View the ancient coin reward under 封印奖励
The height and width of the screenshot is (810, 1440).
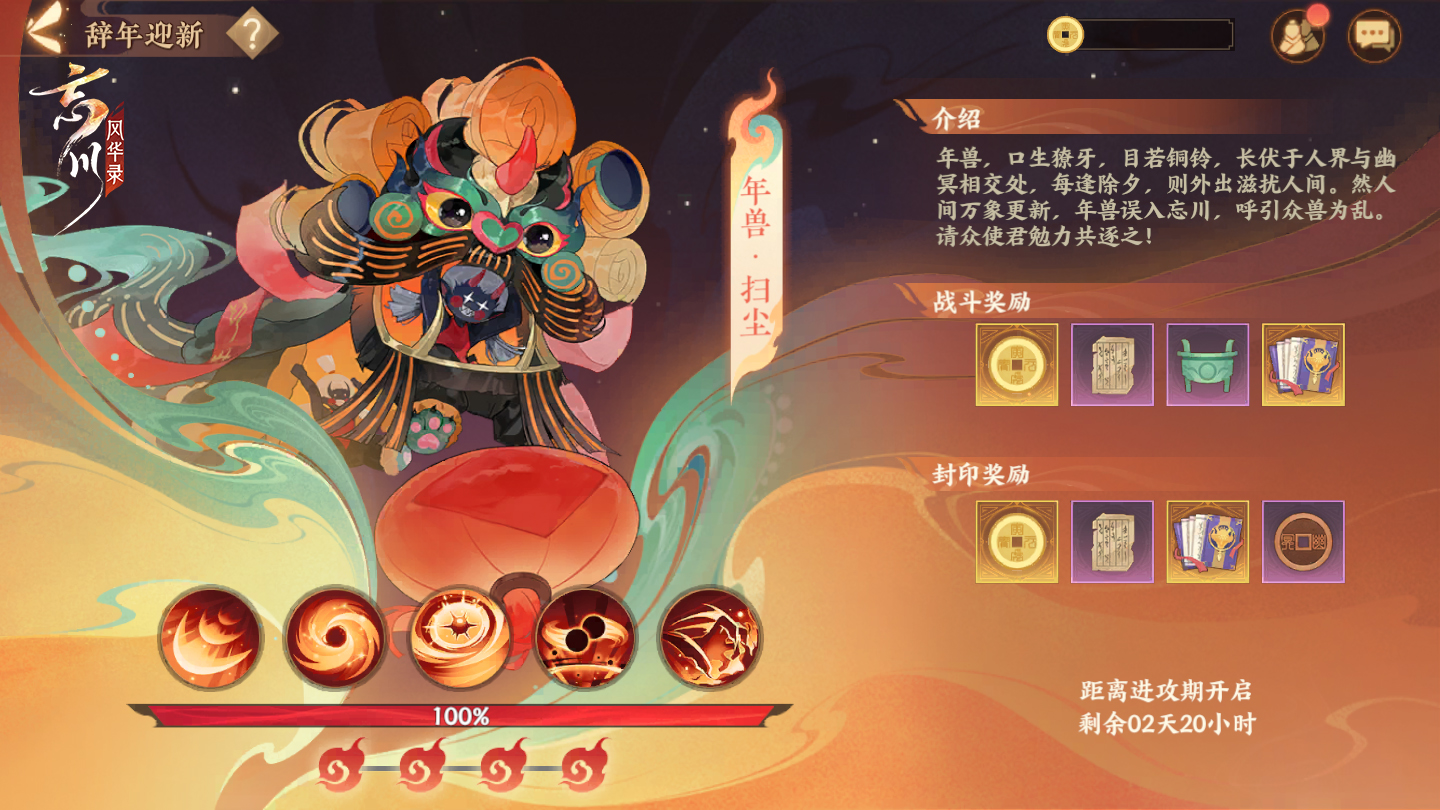1304,541
